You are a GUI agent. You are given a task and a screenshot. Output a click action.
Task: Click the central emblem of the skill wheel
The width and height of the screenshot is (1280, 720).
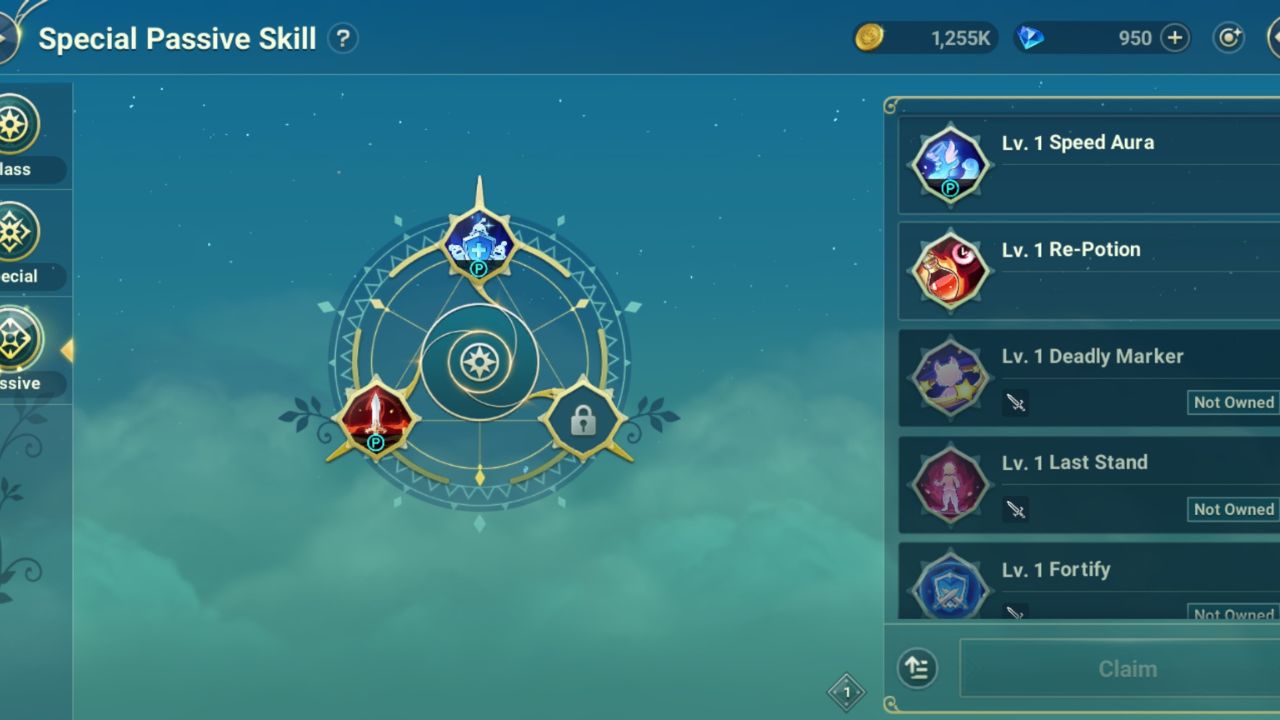coord(480,363)
